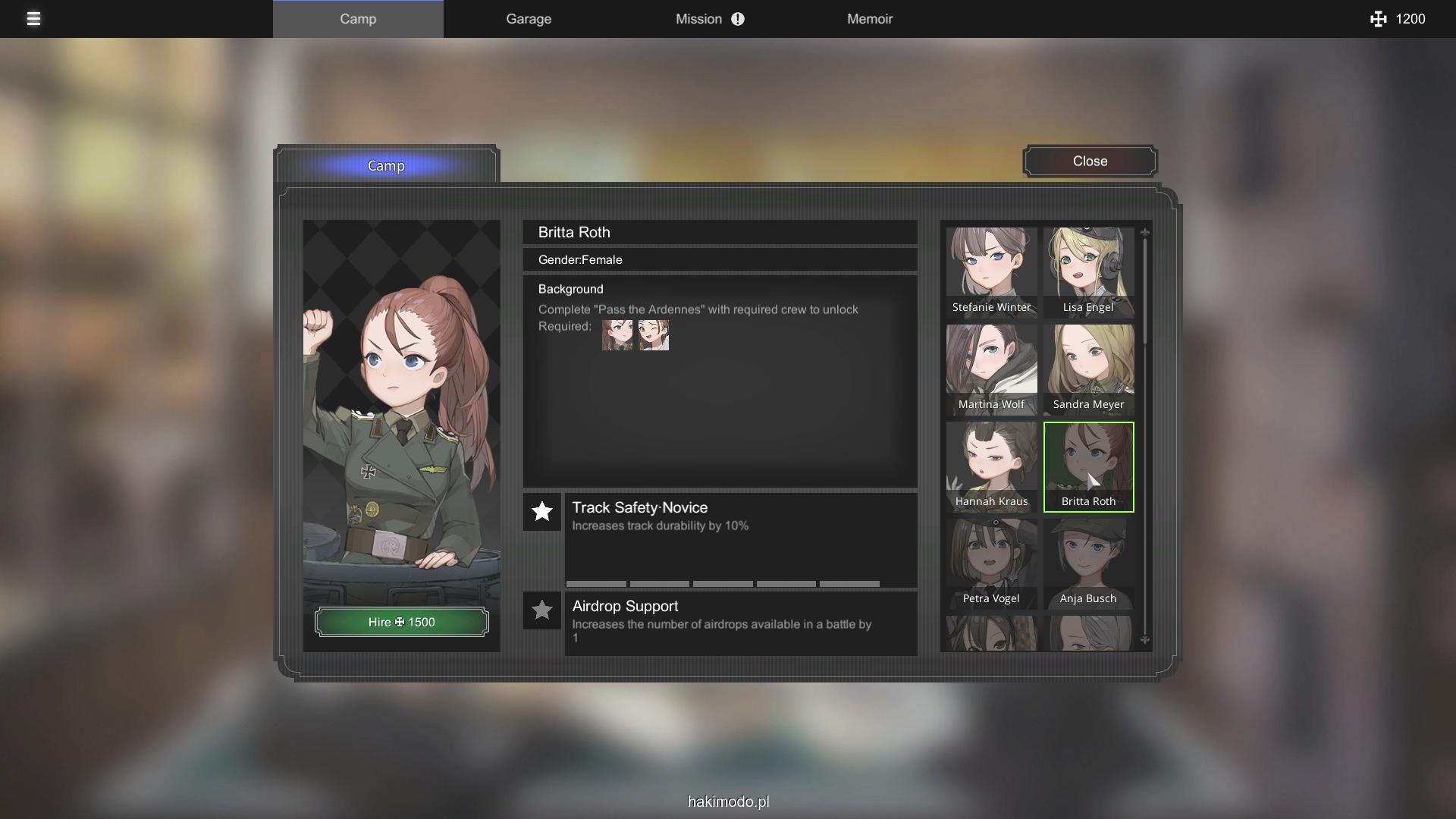1456x819 pixels.
Task: Select the top Camp tab
Action: [358, 19]
